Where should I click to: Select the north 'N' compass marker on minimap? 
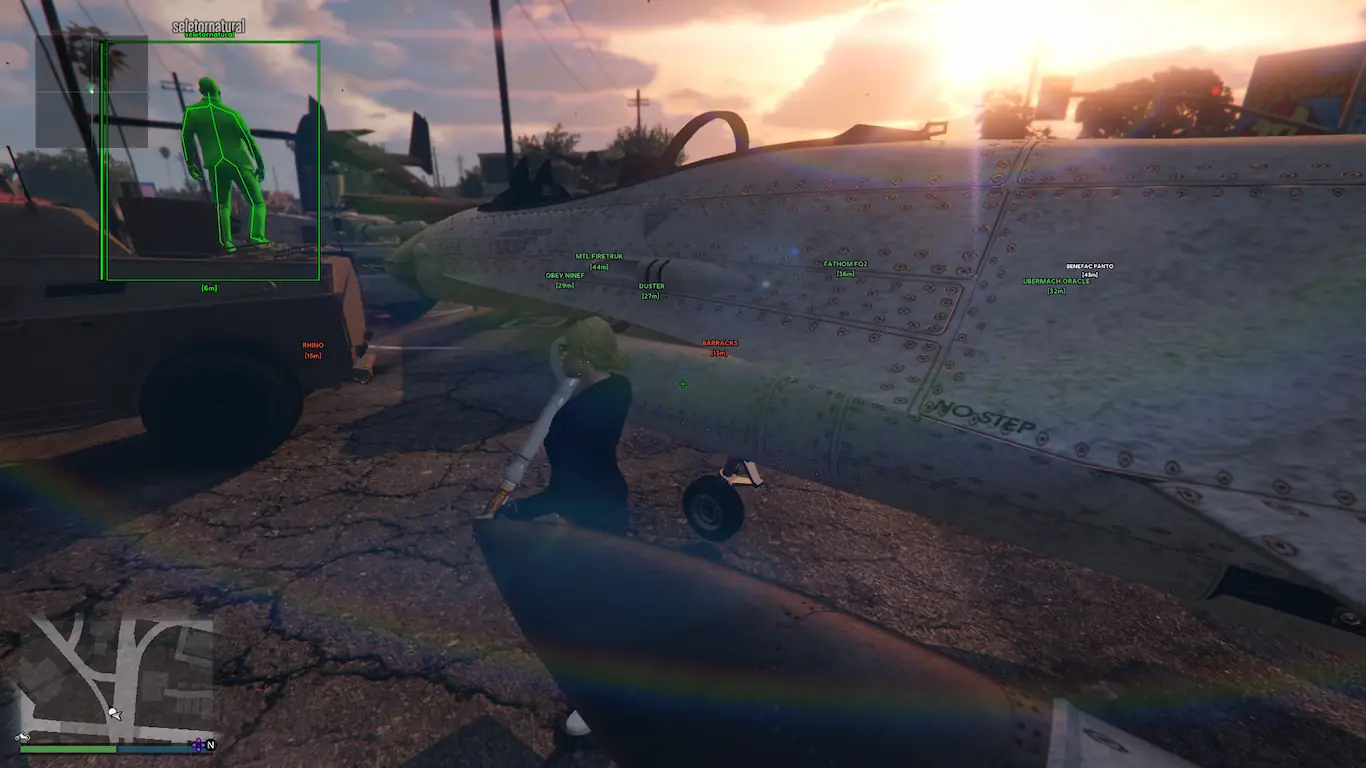211,745
